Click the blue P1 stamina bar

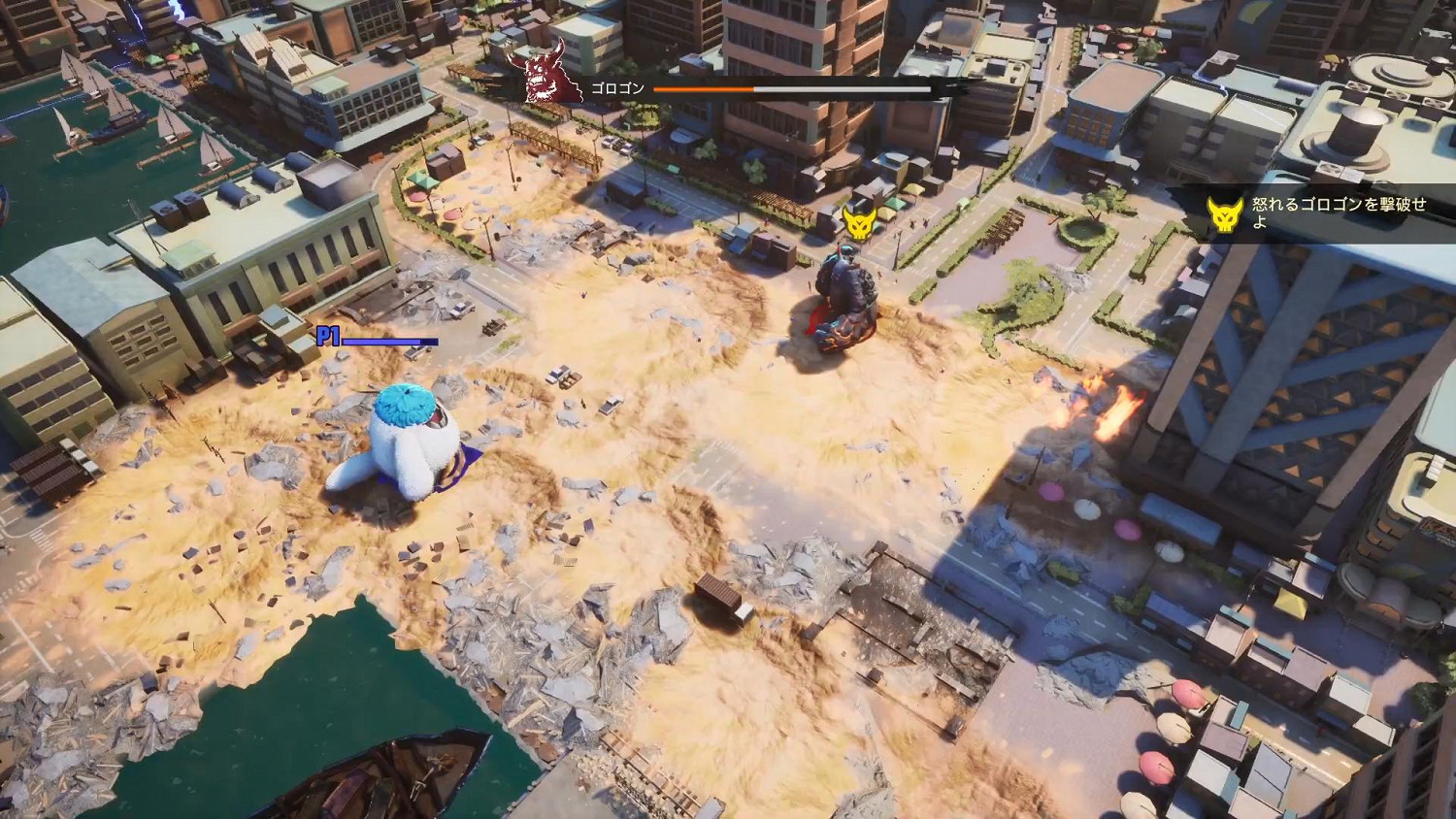383,343
